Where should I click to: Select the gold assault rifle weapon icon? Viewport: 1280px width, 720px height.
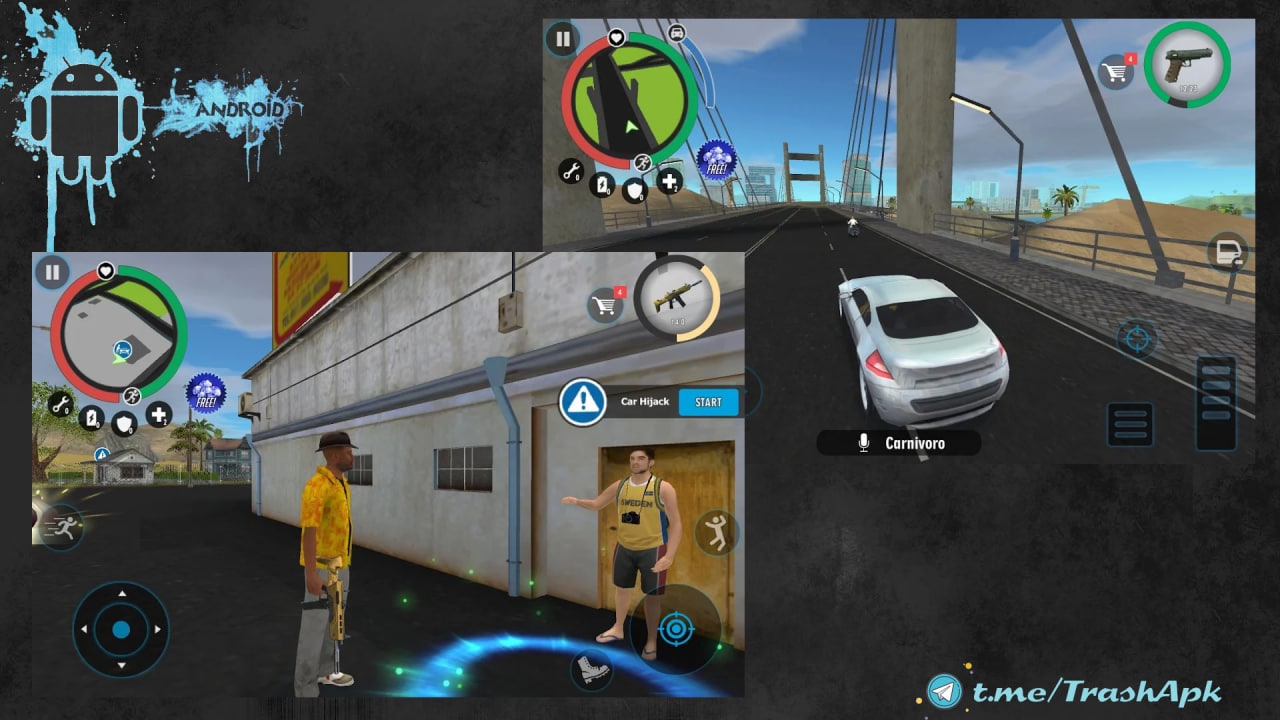pyautogui.click(x=676, y=298)
